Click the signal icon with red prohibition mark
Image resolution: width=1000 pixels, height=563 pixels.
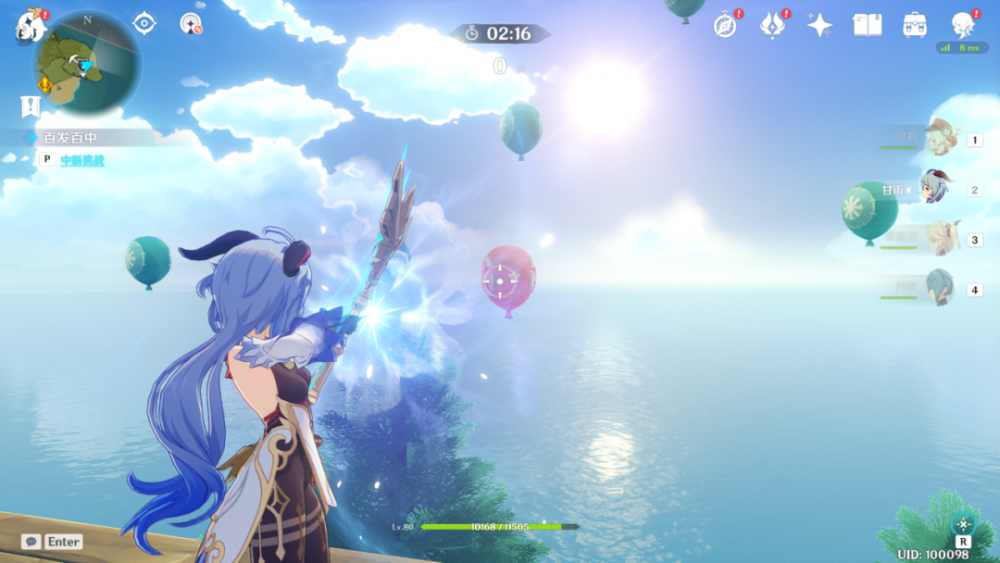click(190, 23)
